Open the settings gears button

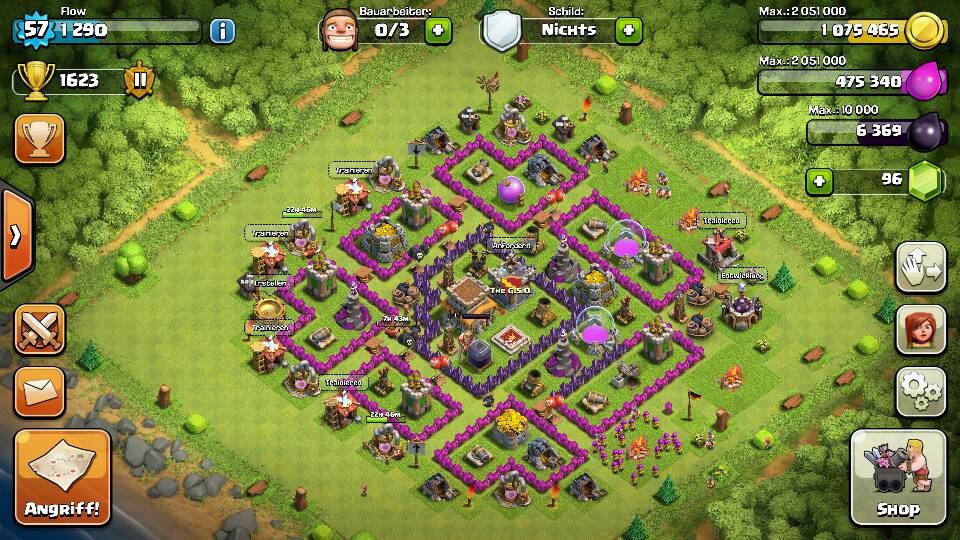(x=920, y=391)
